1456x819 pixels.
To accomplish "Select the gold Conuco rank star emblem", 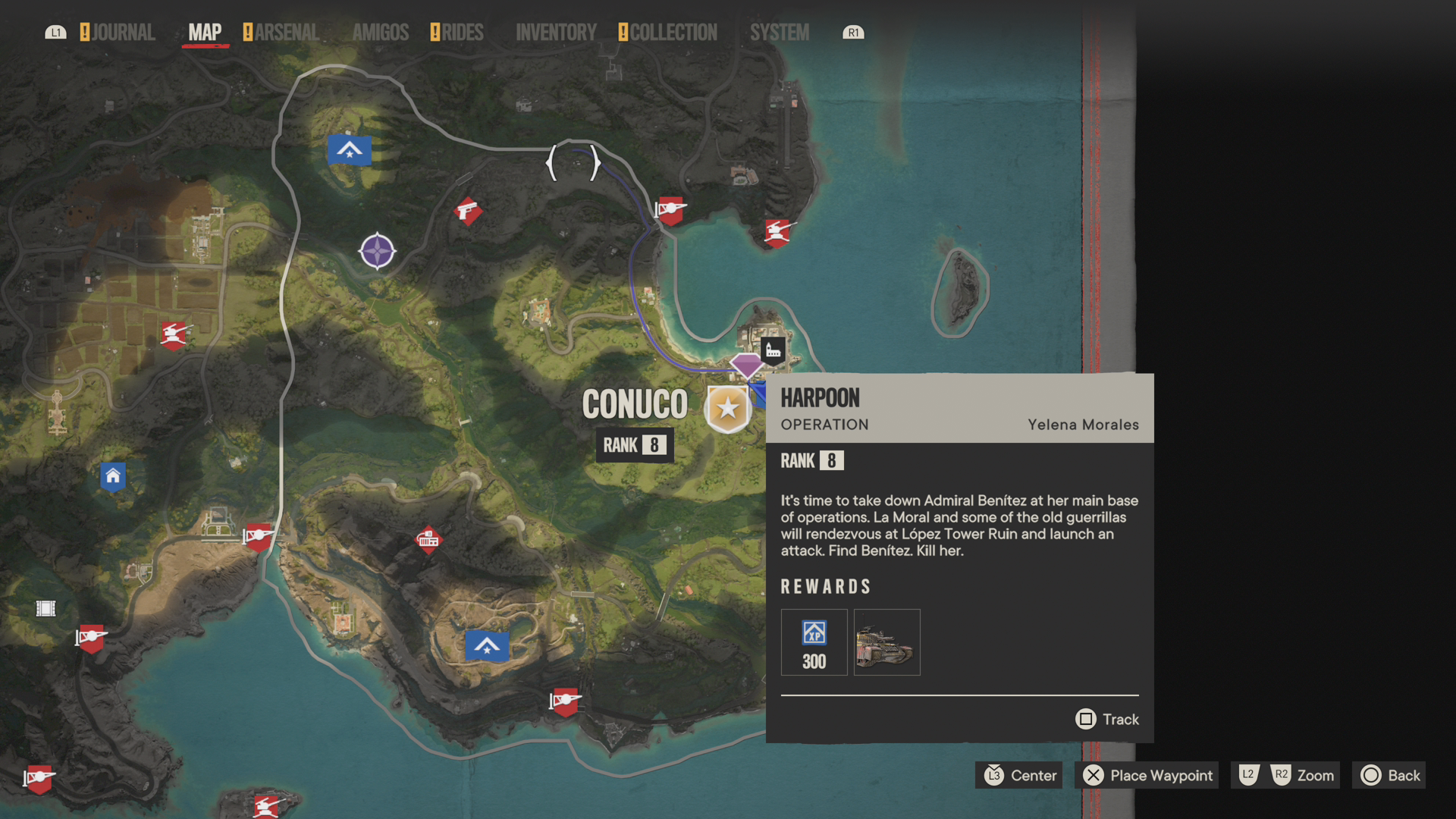I will pyautogui.click(x=726, y=407).
